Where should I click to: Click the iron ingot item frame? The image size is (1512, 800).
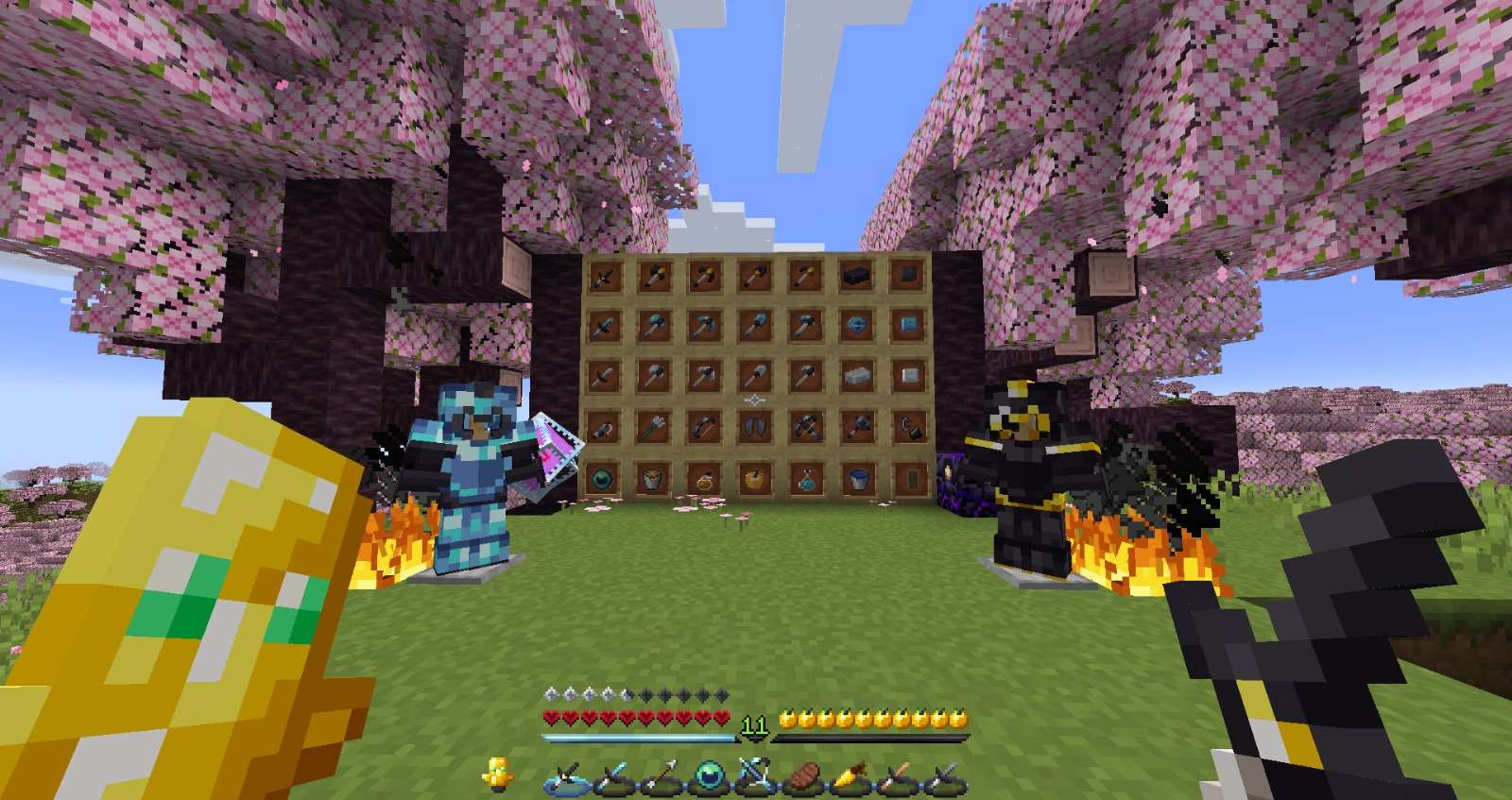tap(856, 375)
